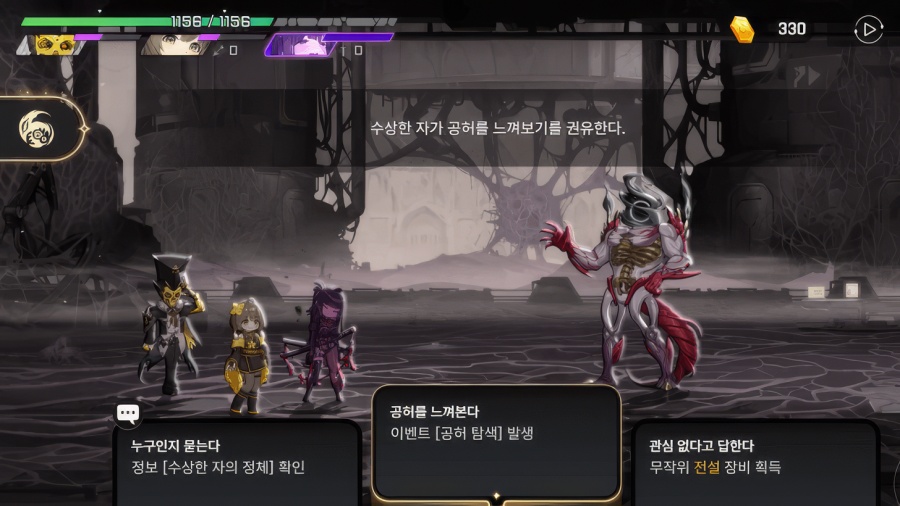The height and width of the screenshot is (506, 900).
Task: Click the speech bubble dialogue log icon
Action: [x=128, y=414]
